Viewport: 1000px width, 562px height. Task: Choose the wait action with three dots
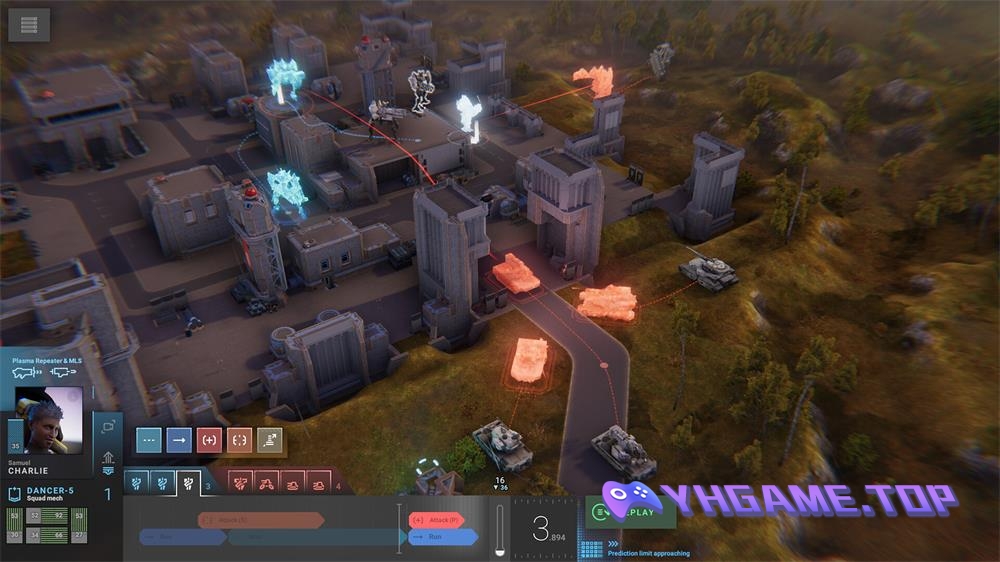[150, 439]
